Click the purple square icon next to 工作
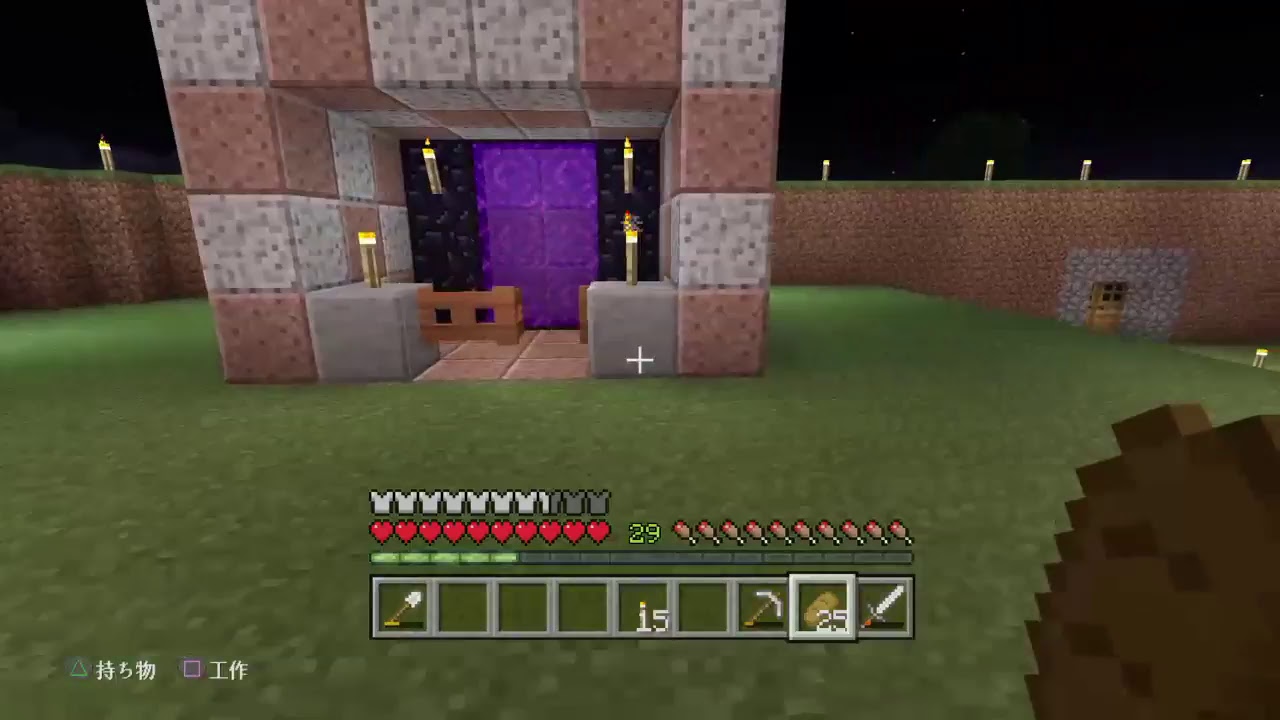 tap(192, 670)
